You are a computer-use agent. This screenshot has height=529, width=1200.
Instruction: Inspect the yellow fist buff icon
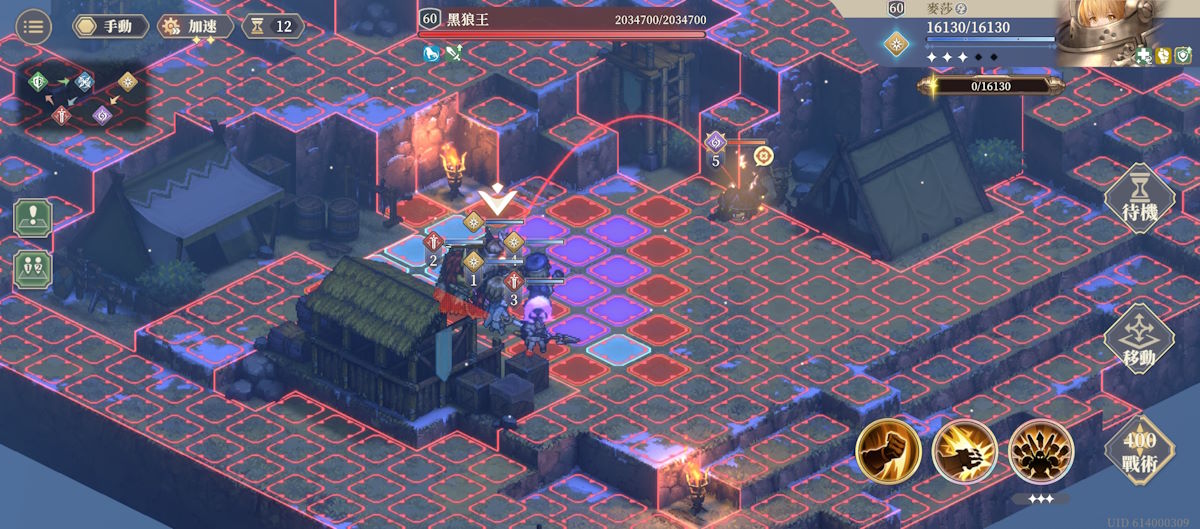[1163, 55]
